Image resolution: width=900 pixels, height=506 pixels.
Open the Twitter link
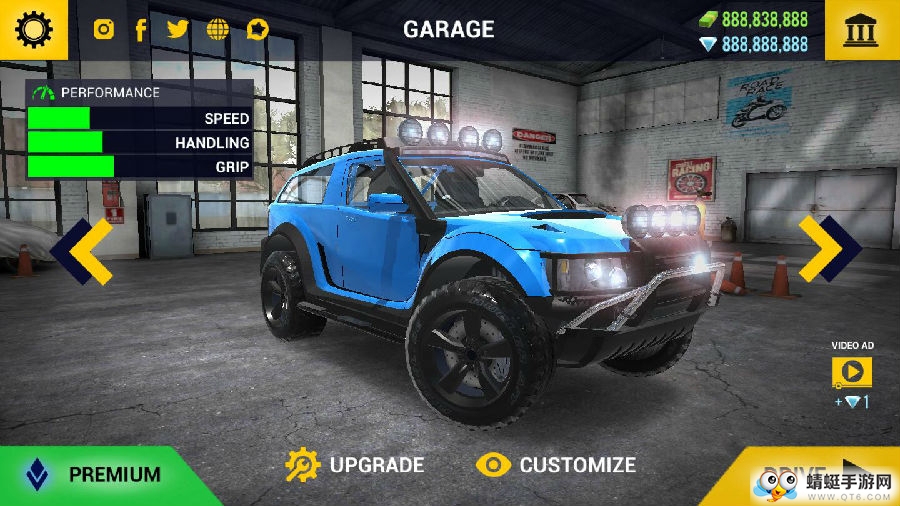tap(178, 29)
